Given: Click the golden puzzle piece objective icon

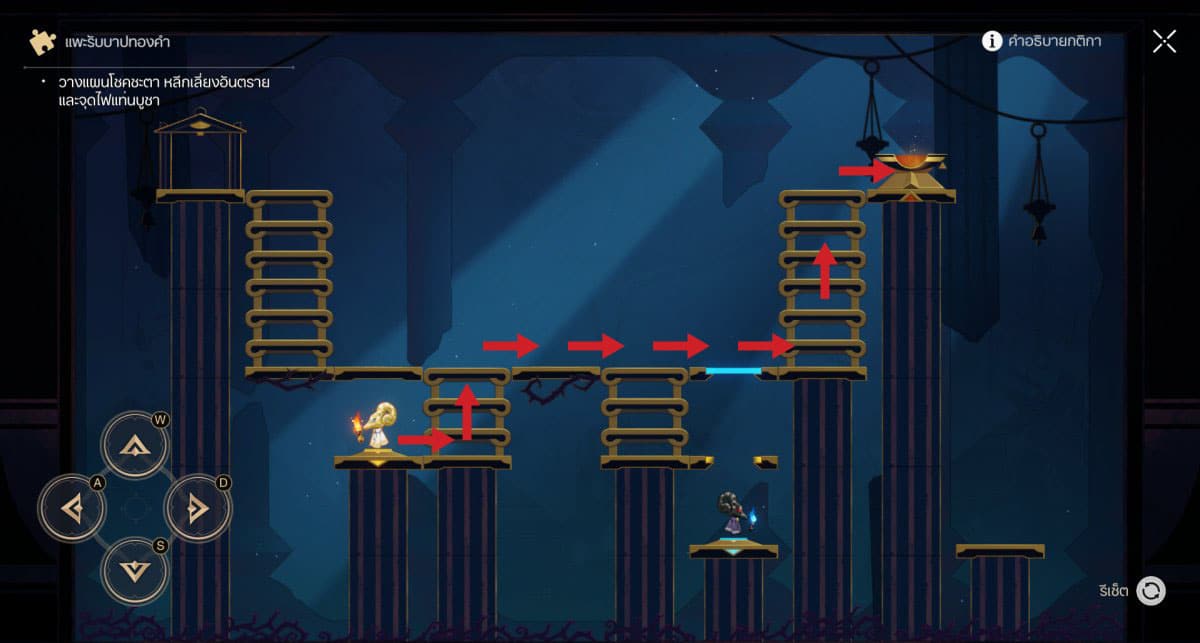Looking at the screenshot, I should (x=40, y=42).
